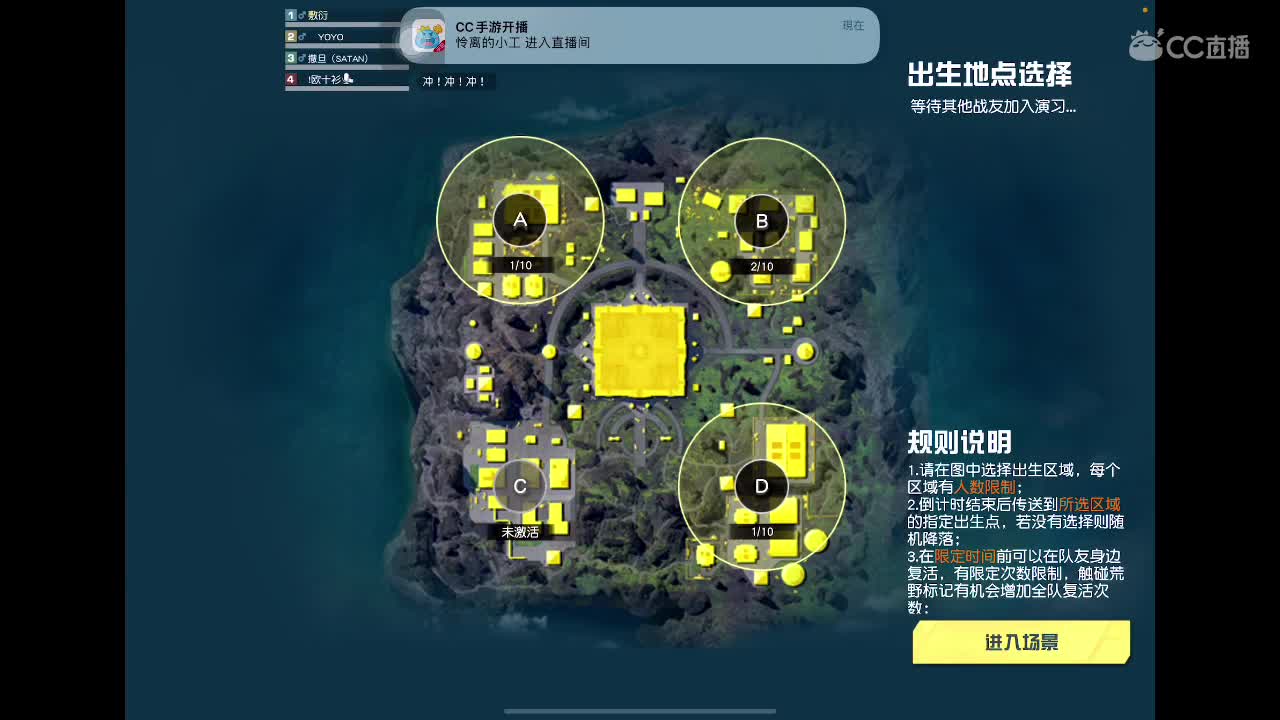Image resolution: width=1280 pixels, height=720 pixels.
Task: Click the 现在 label on the notification
Action: point(852,26)
